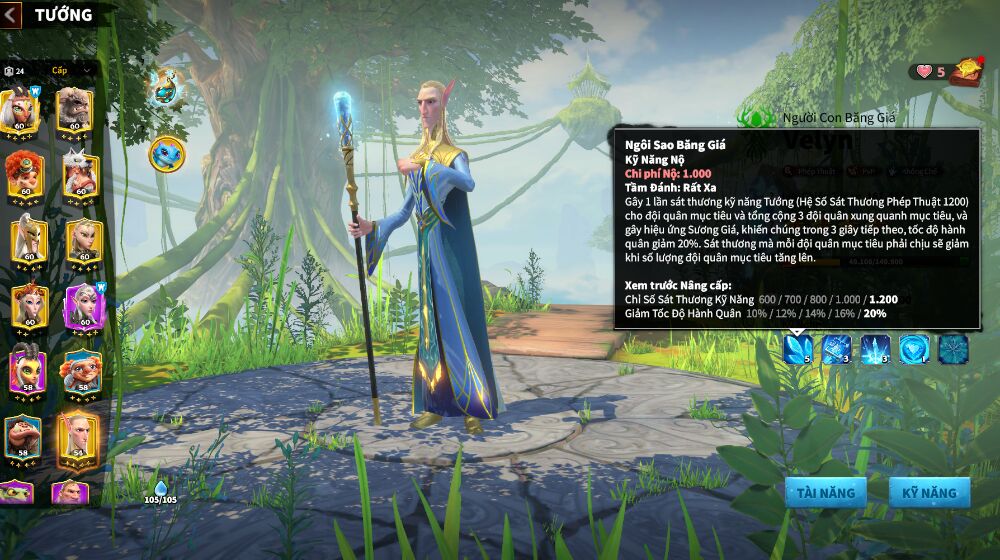Select the heart shield skill icon

click(x=914, y=348)
